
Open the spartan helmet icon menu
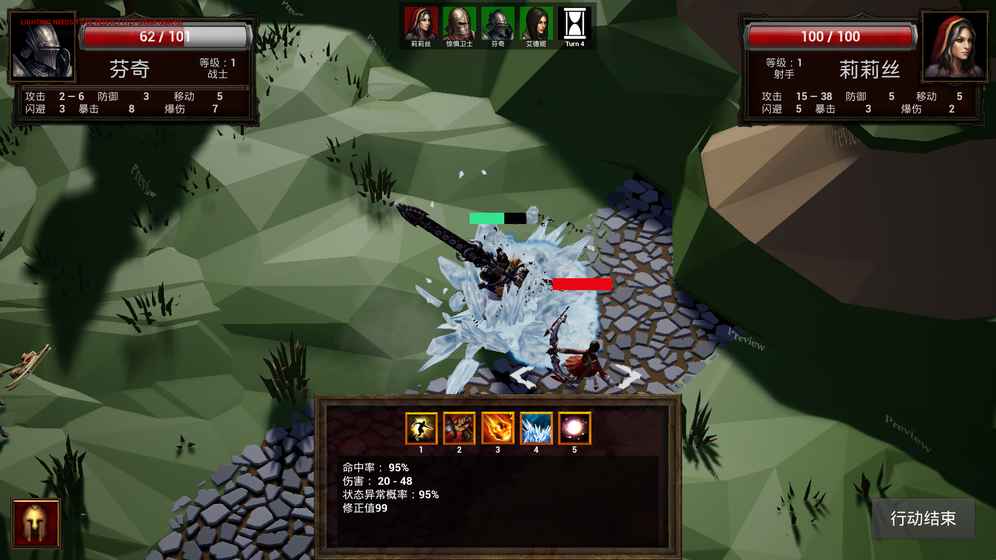point(36,523)
